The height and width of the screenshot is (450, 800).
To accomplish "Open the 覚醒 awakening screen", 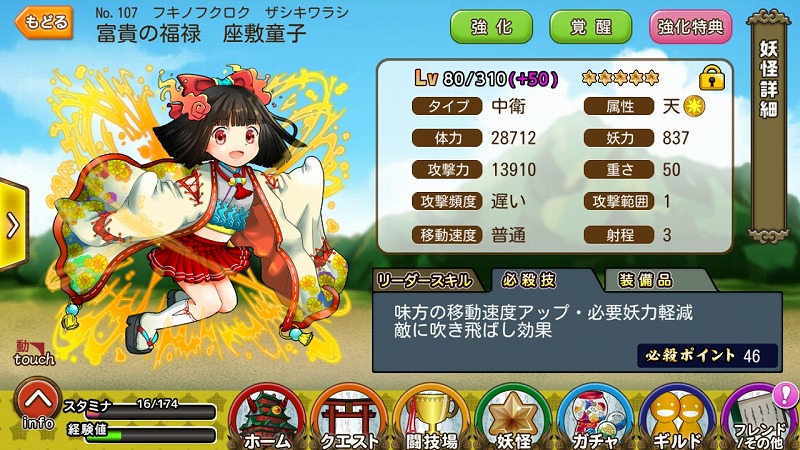I will tap(590, 27).
